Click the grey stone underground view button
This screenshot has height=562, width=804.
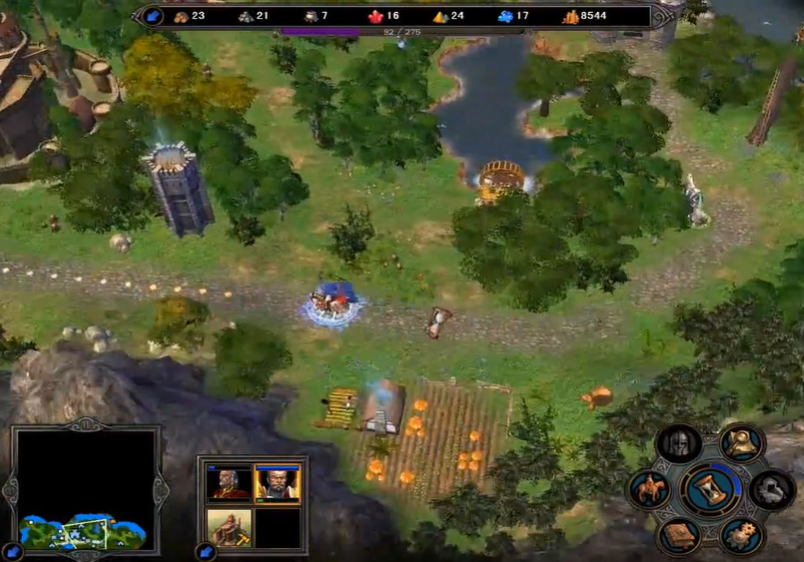[773, 489]
